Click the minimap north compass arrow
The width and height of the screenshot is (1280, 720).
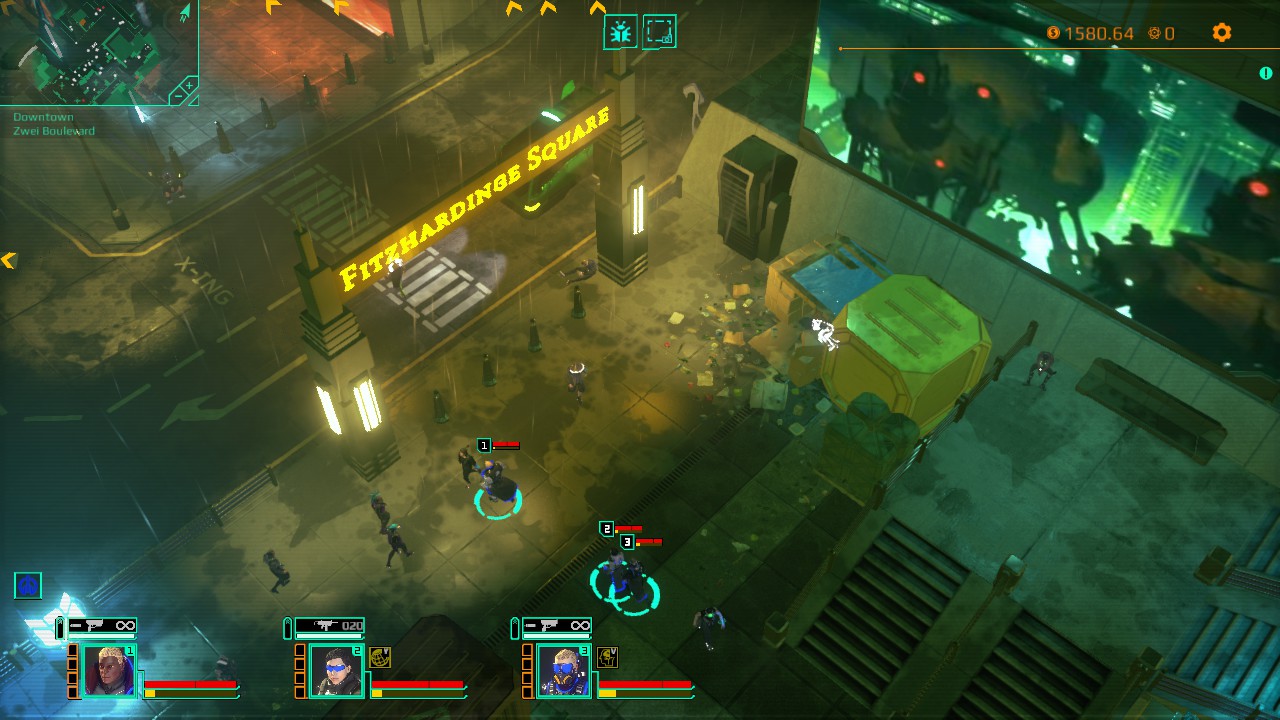[185, 13]
